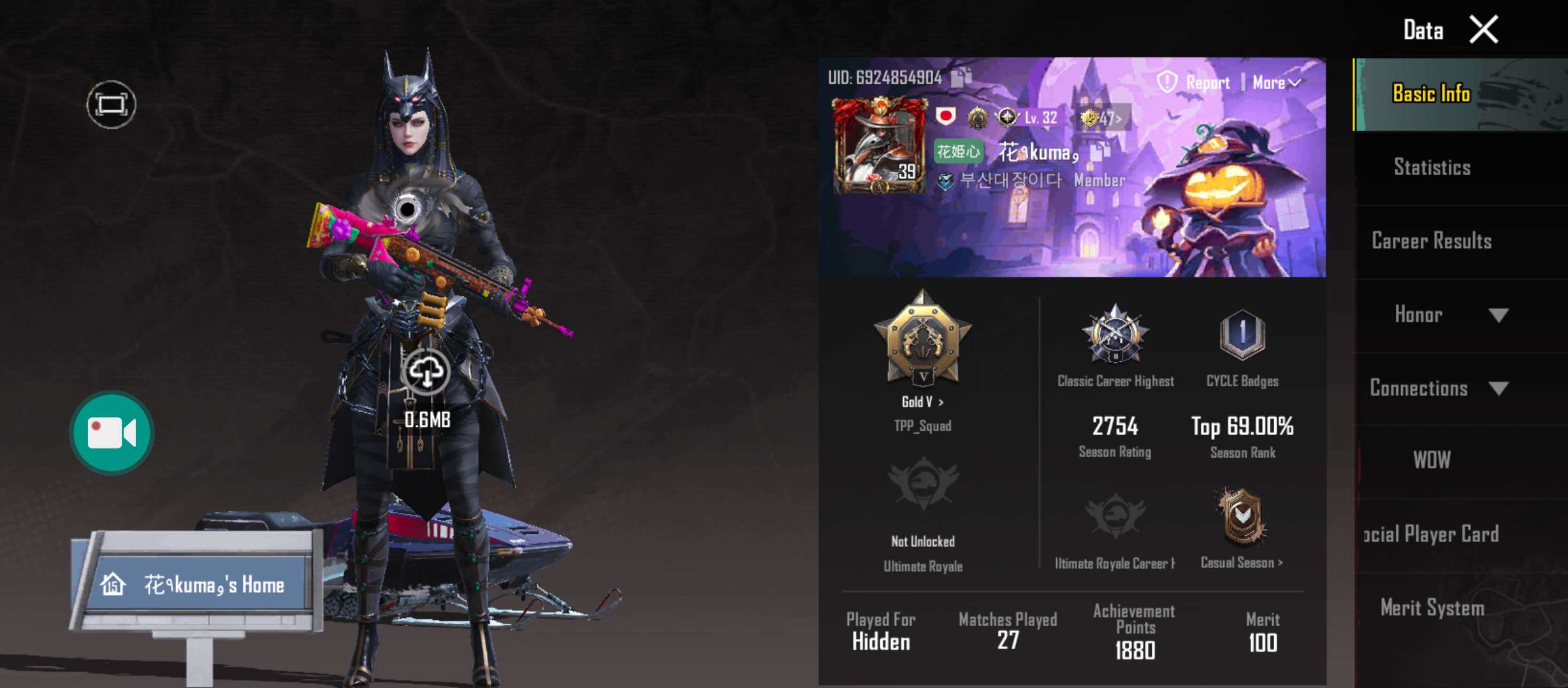Image resolution: width=1568 pixels, height=688 pixels.
Task: Close the Data profile screen
Action: pyautogui.click(x=1483, y=30)
